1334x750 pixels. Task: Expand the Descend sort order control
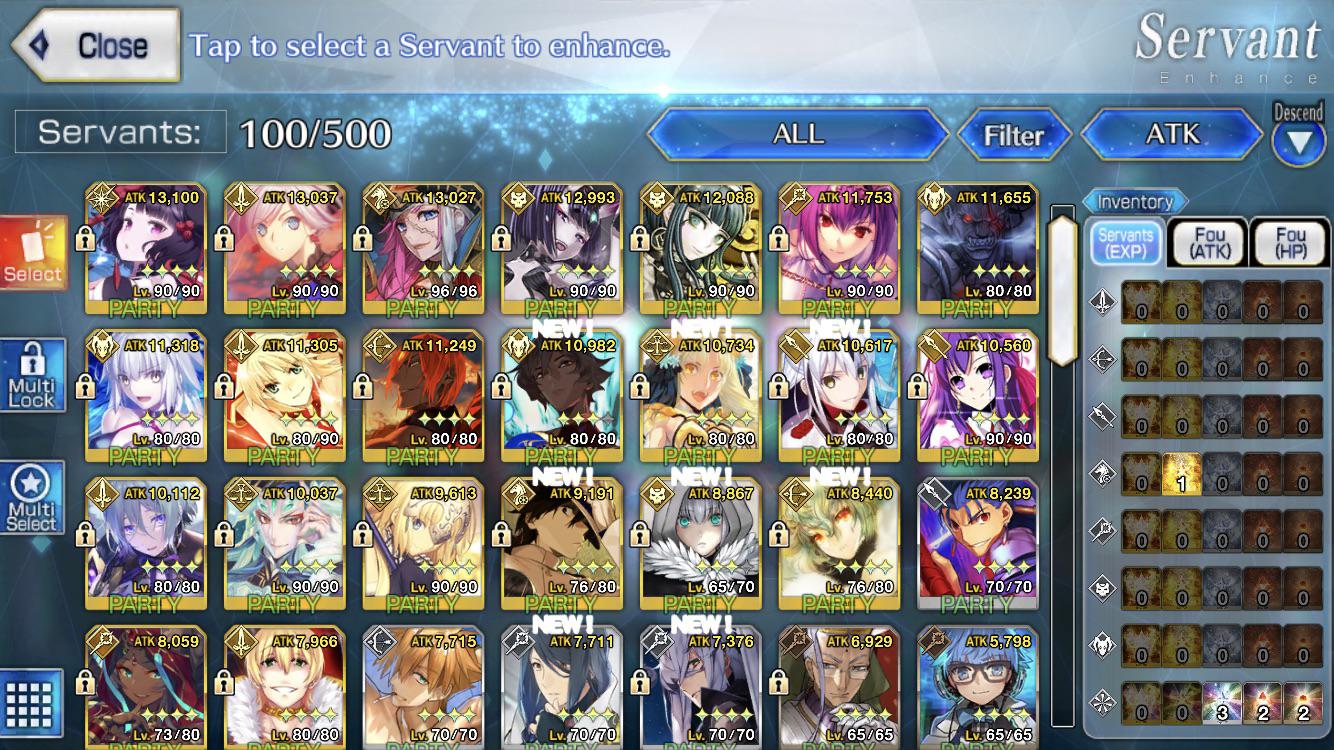pyautogui.click(x=1298, y=130)
